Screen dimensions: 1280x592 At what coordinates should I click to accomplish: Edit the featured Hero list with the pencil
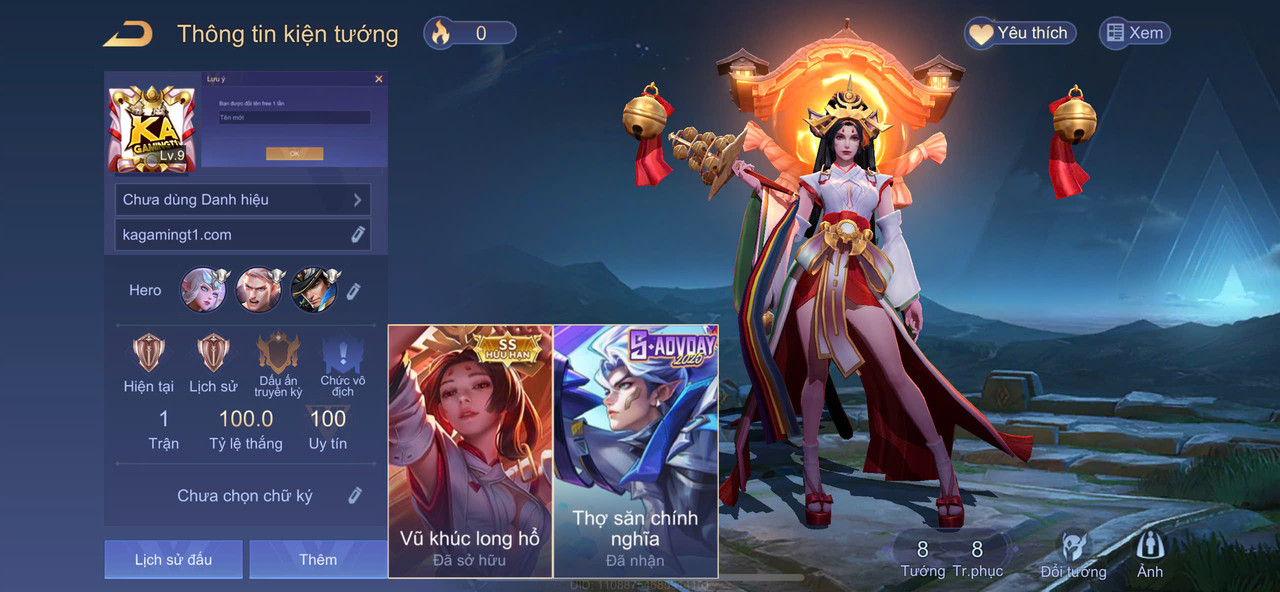click(x=353, y=291)
